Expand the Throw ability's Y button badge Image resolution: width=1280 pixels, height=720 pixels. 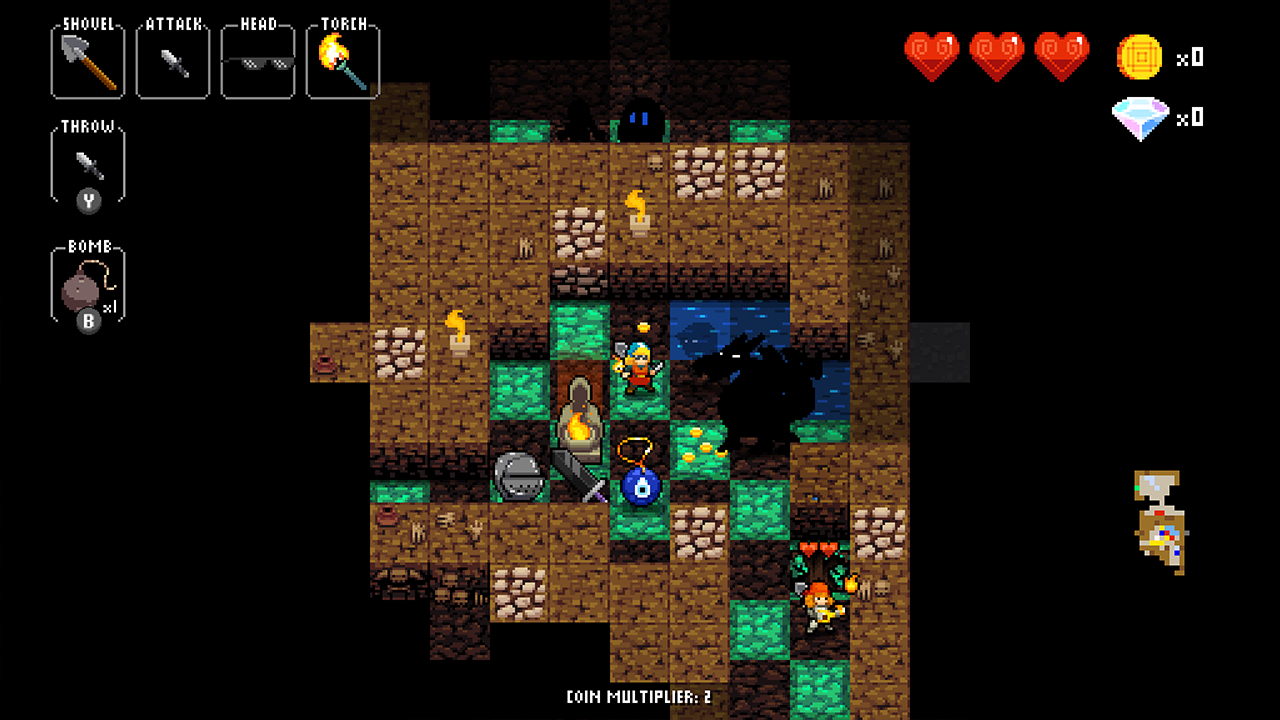pos(87,200)
